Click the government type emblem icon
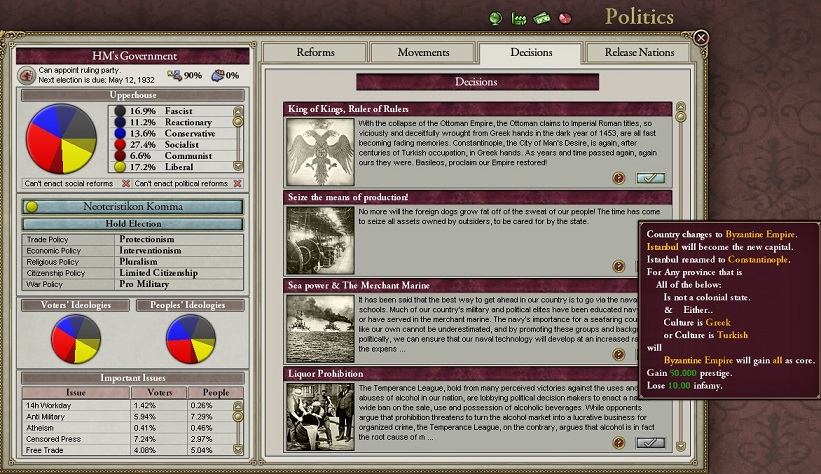The image size is (821, 474). (x=27, y=75)
